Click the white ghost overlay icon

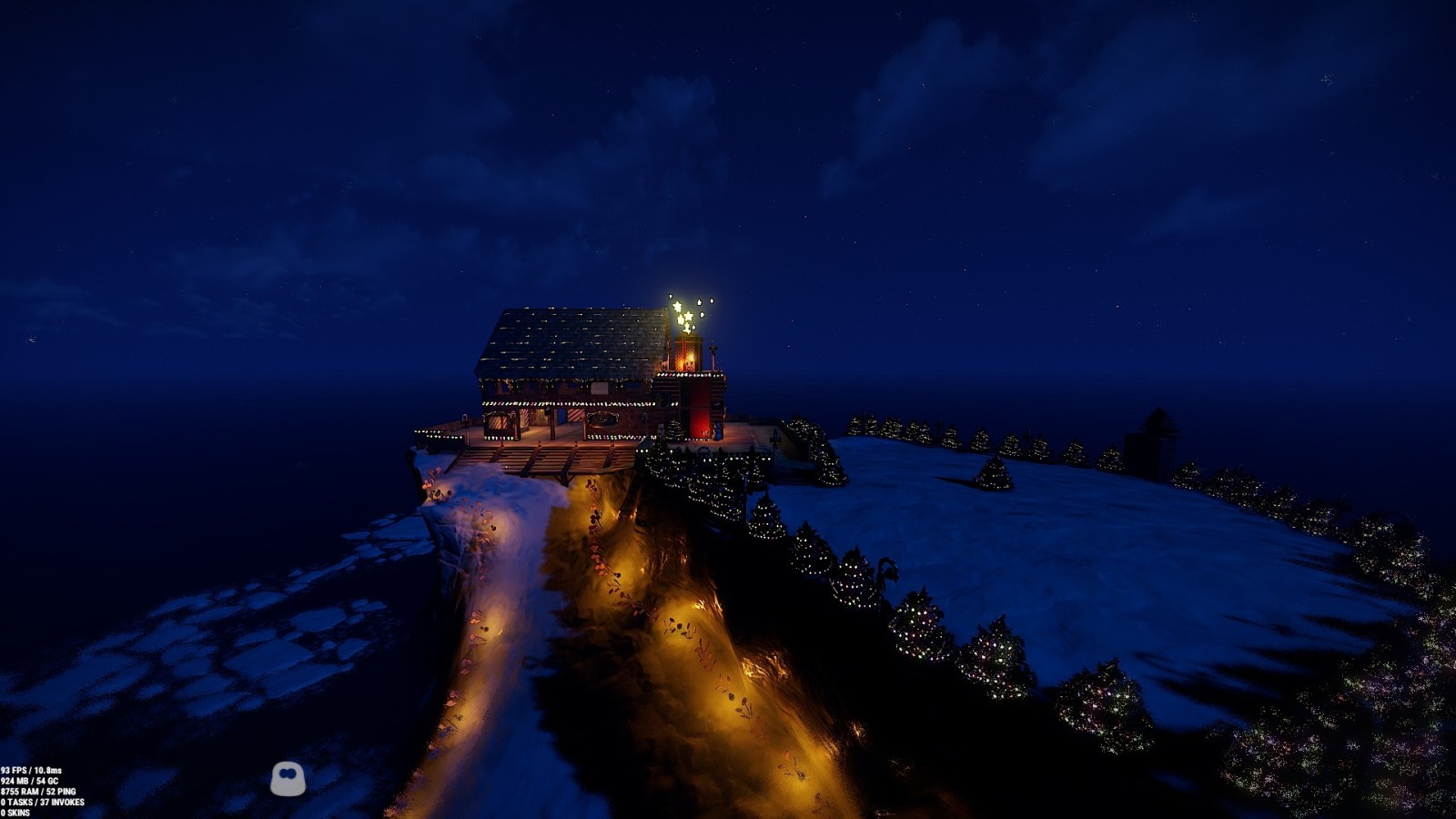(x=288, y=778)
